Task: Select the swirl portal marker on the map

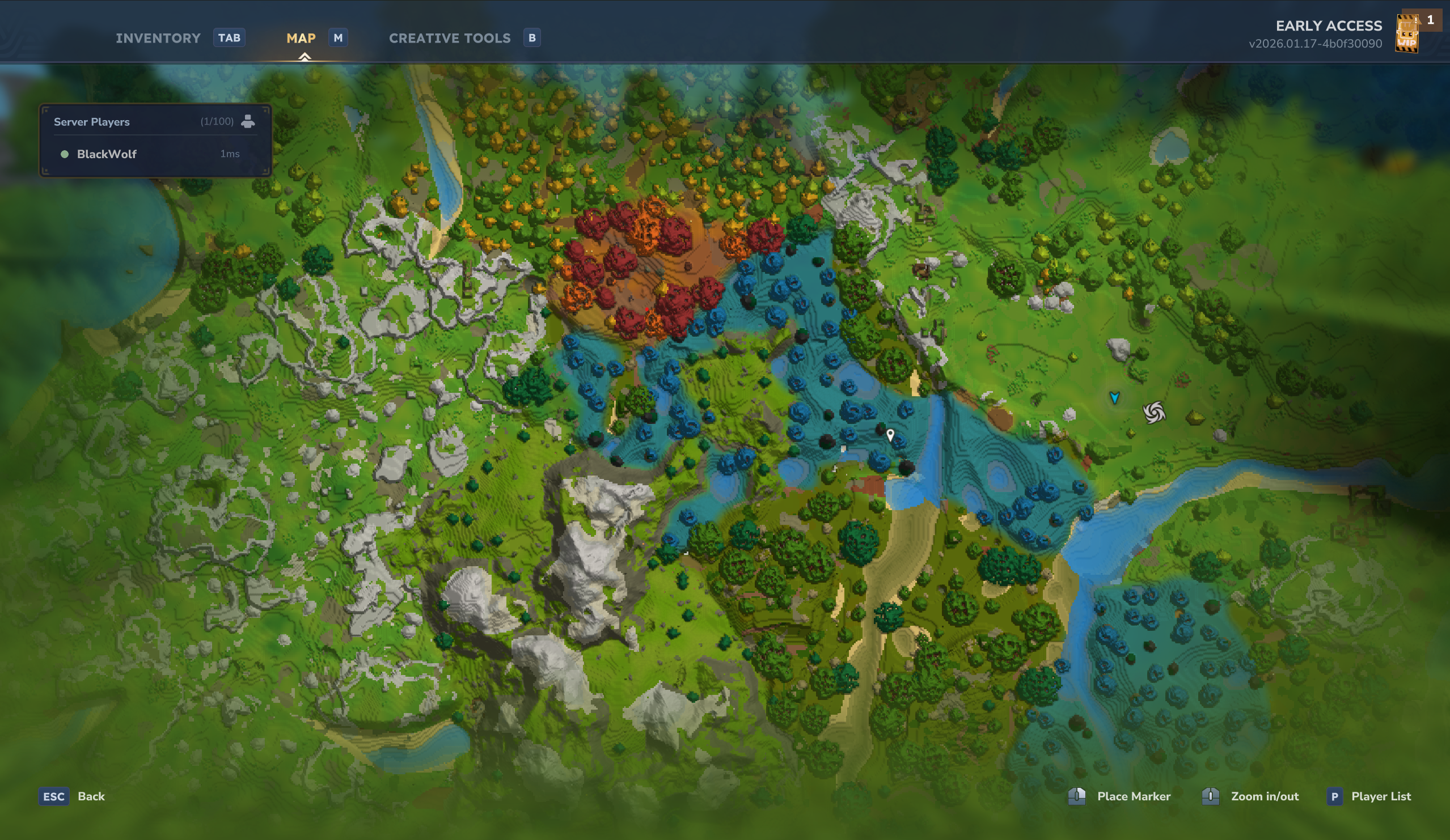Action: (x=1153, y=412)
